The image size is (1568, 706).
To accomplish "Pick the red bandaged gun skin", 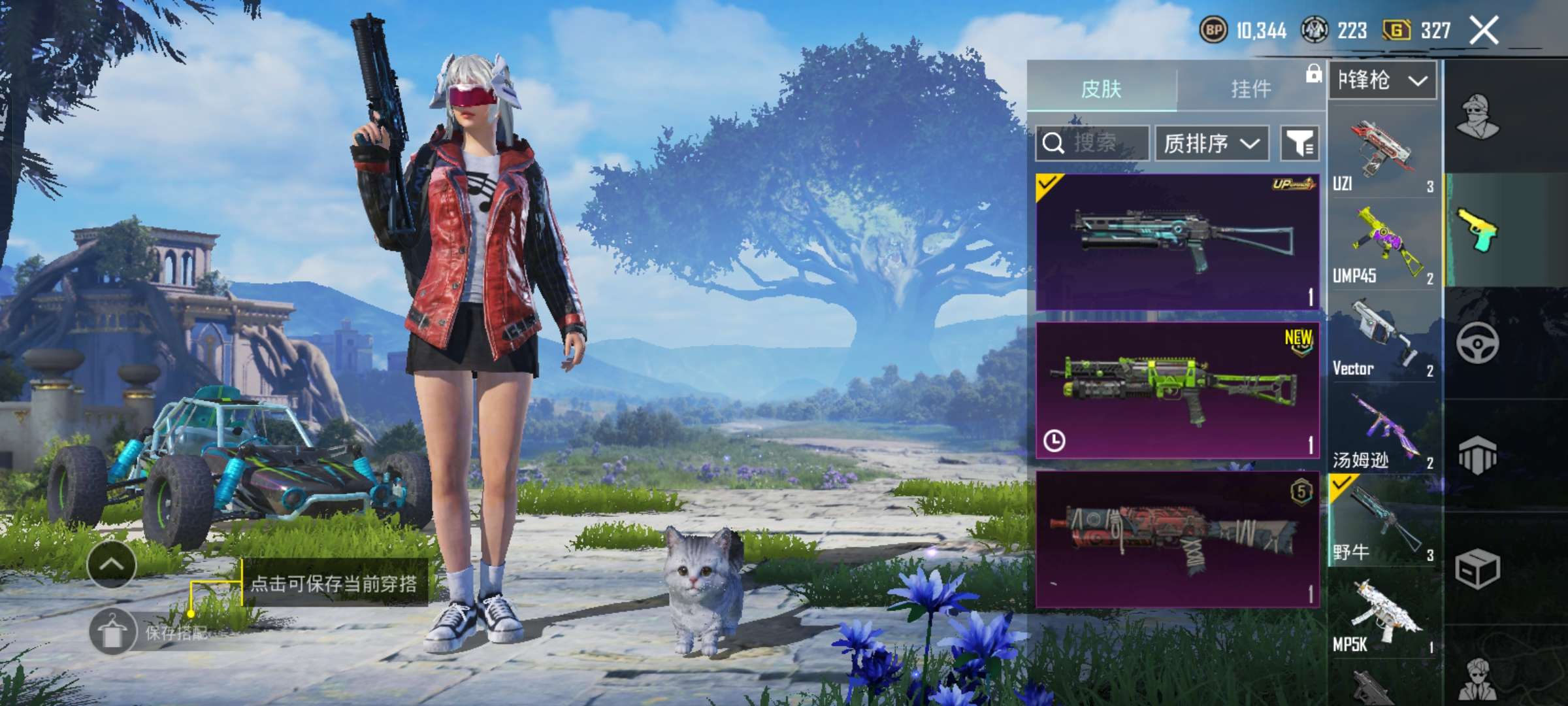I will pos(1177,539).
